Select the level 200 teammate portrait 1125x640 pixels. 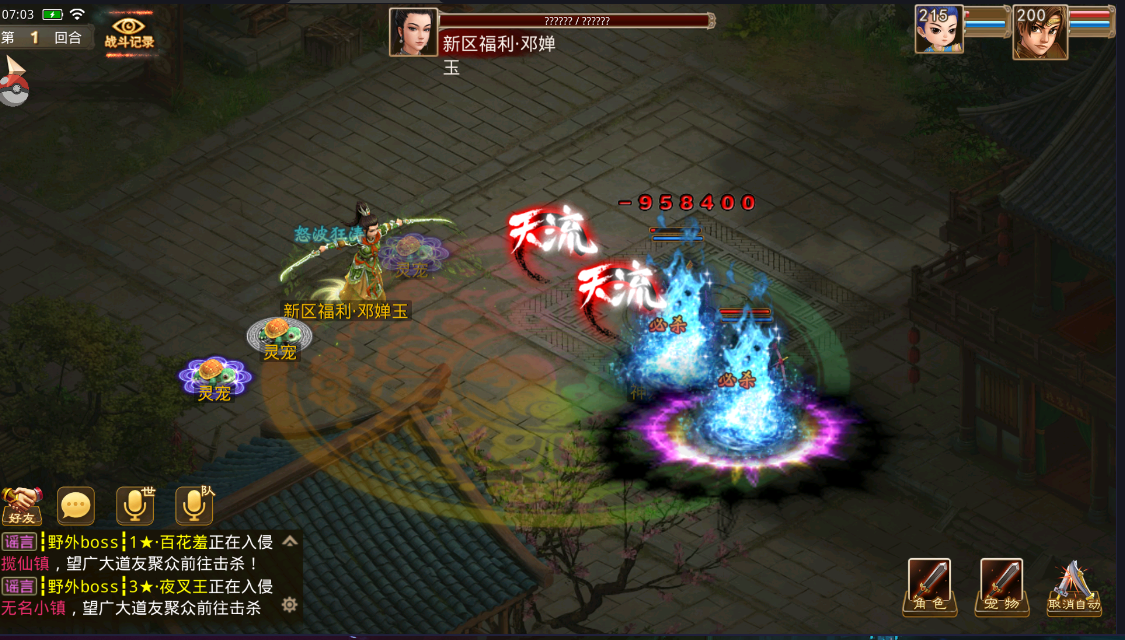tap(1039, 32)
